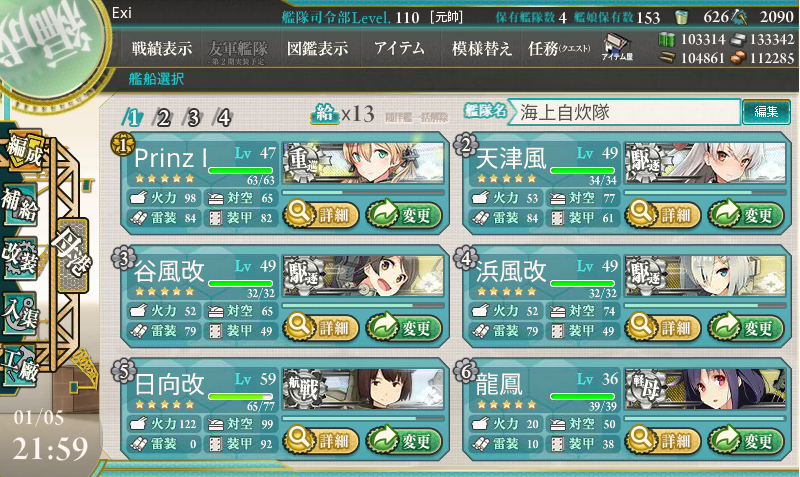
Task: Open the アイテム屋 item shop icon
Action: click(x=615, y=48)
